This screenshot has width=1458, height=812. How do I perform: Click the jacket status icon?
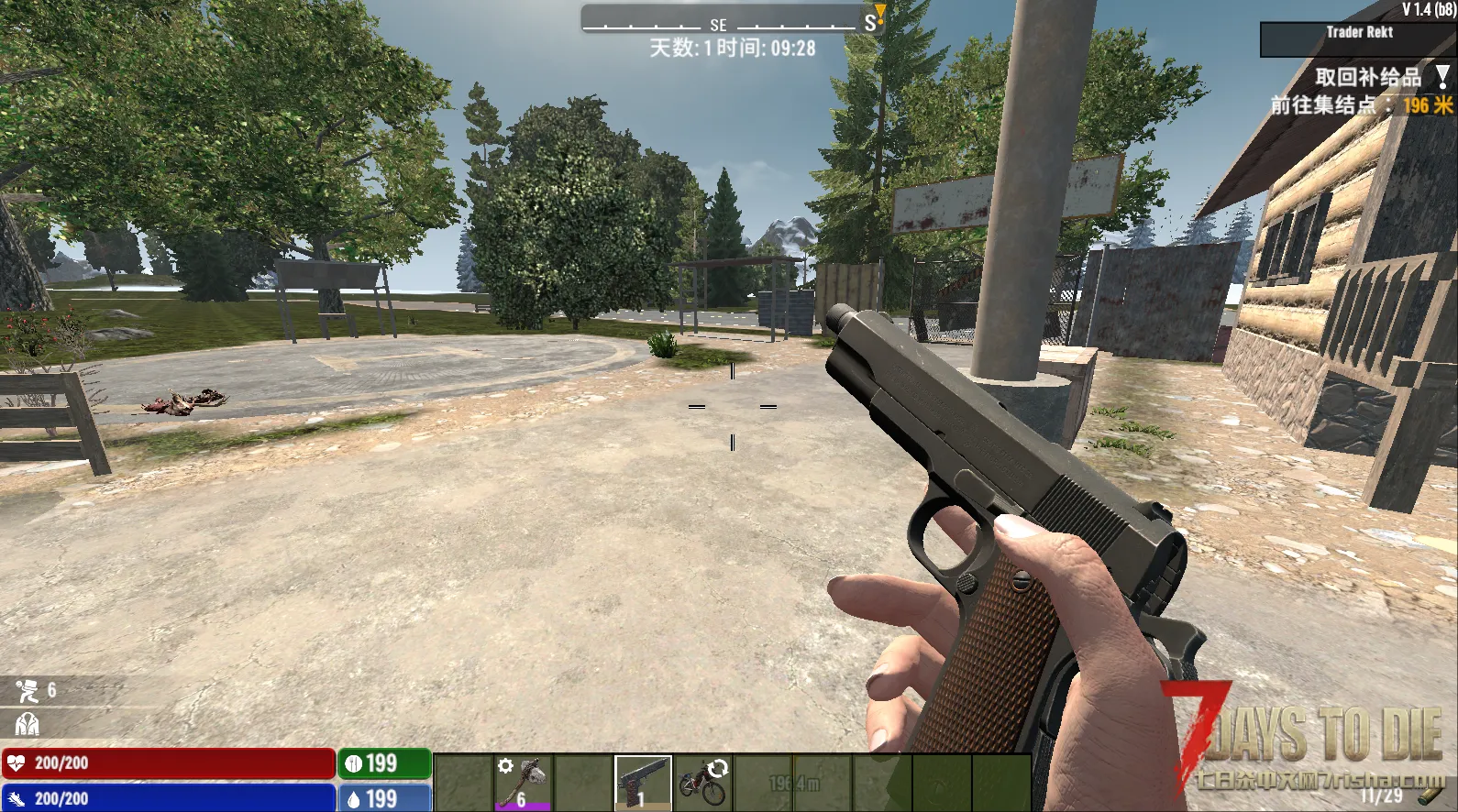(x=27, y=724)
